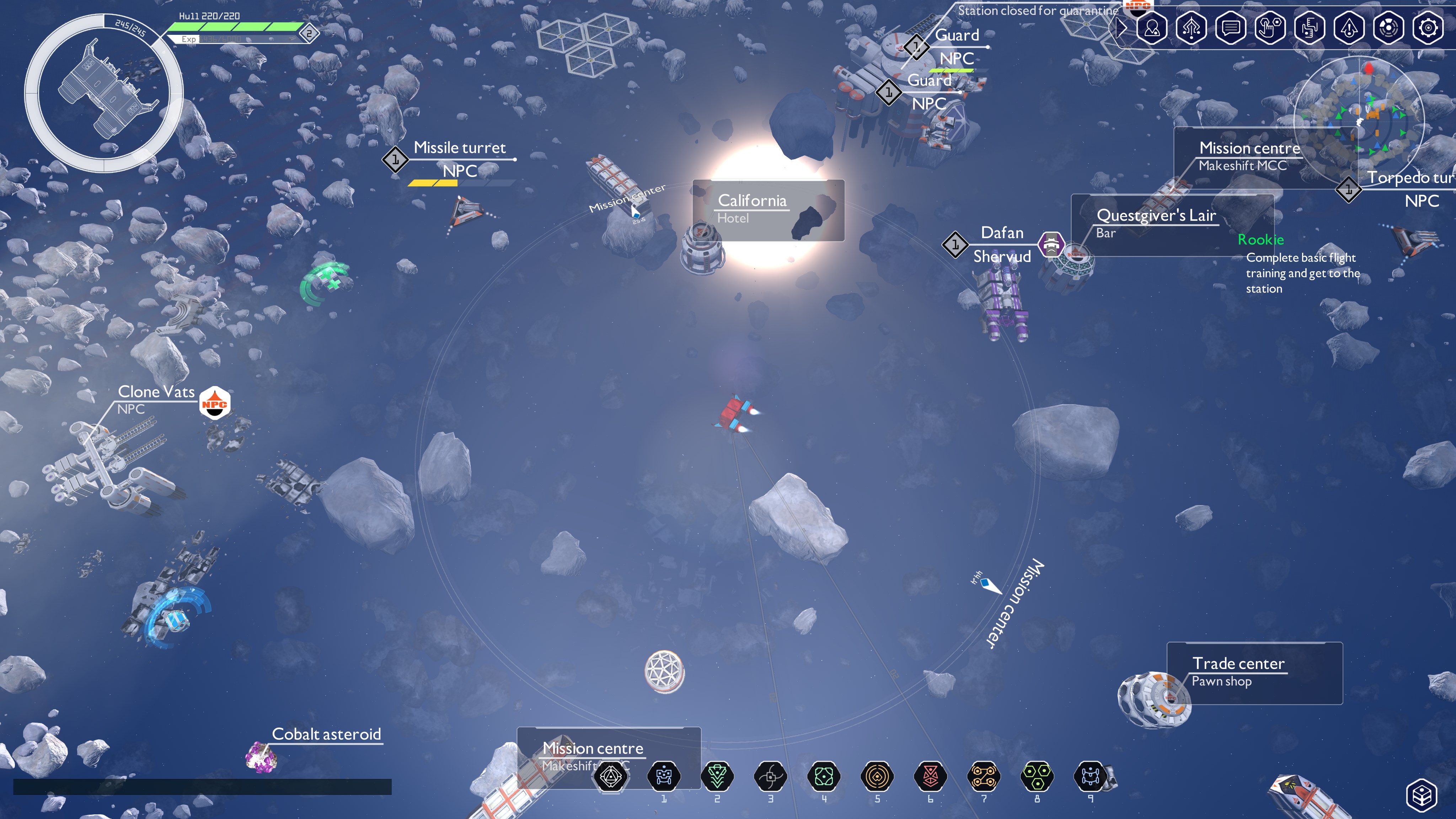The image size is (1456, 819).
Task: Use the grey pinwheel ability in slot 3
Action: tap(770, 777)
